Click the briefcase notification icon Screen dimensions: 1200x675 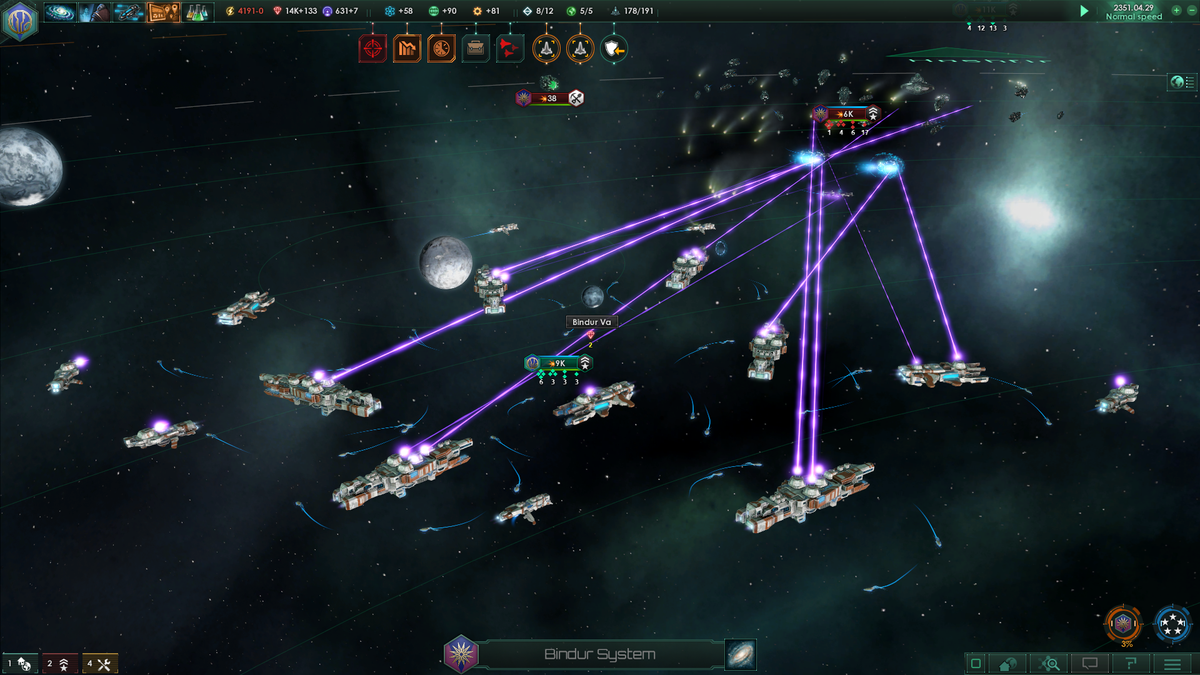point(476,47)
